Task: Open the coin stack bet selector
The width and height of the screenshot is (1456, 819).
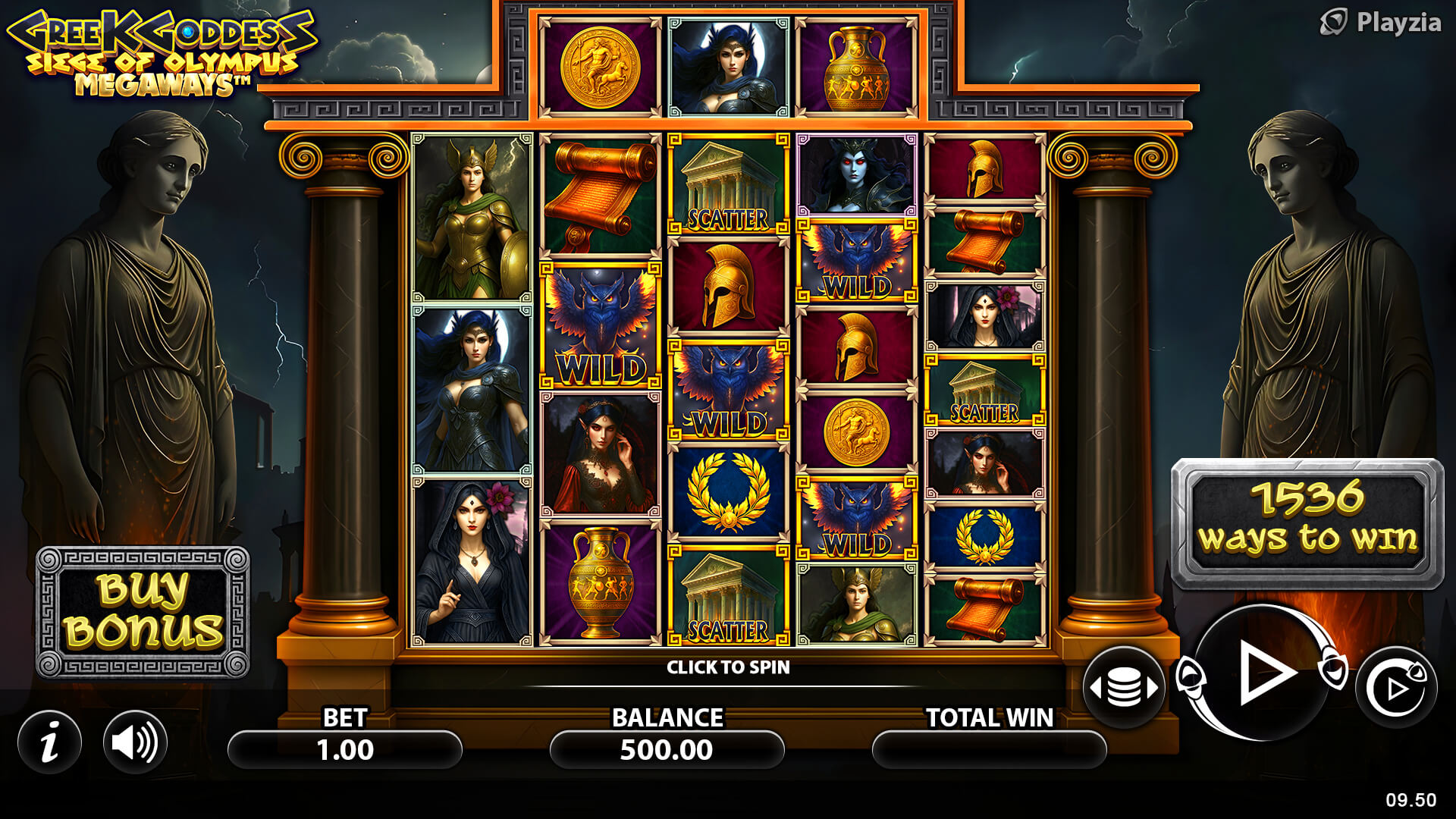Action: (x=1124, y=688)
